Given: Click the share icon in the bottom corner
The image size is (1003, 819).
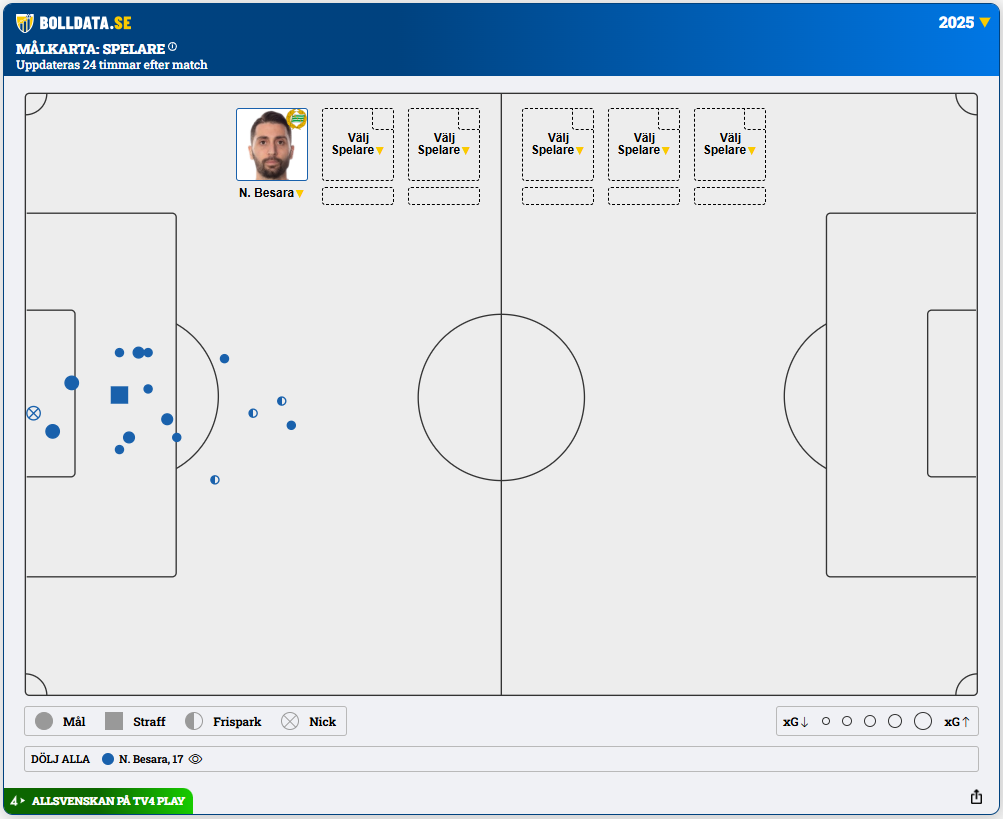Looking at the screenshot, I should (x=976, y=797).
